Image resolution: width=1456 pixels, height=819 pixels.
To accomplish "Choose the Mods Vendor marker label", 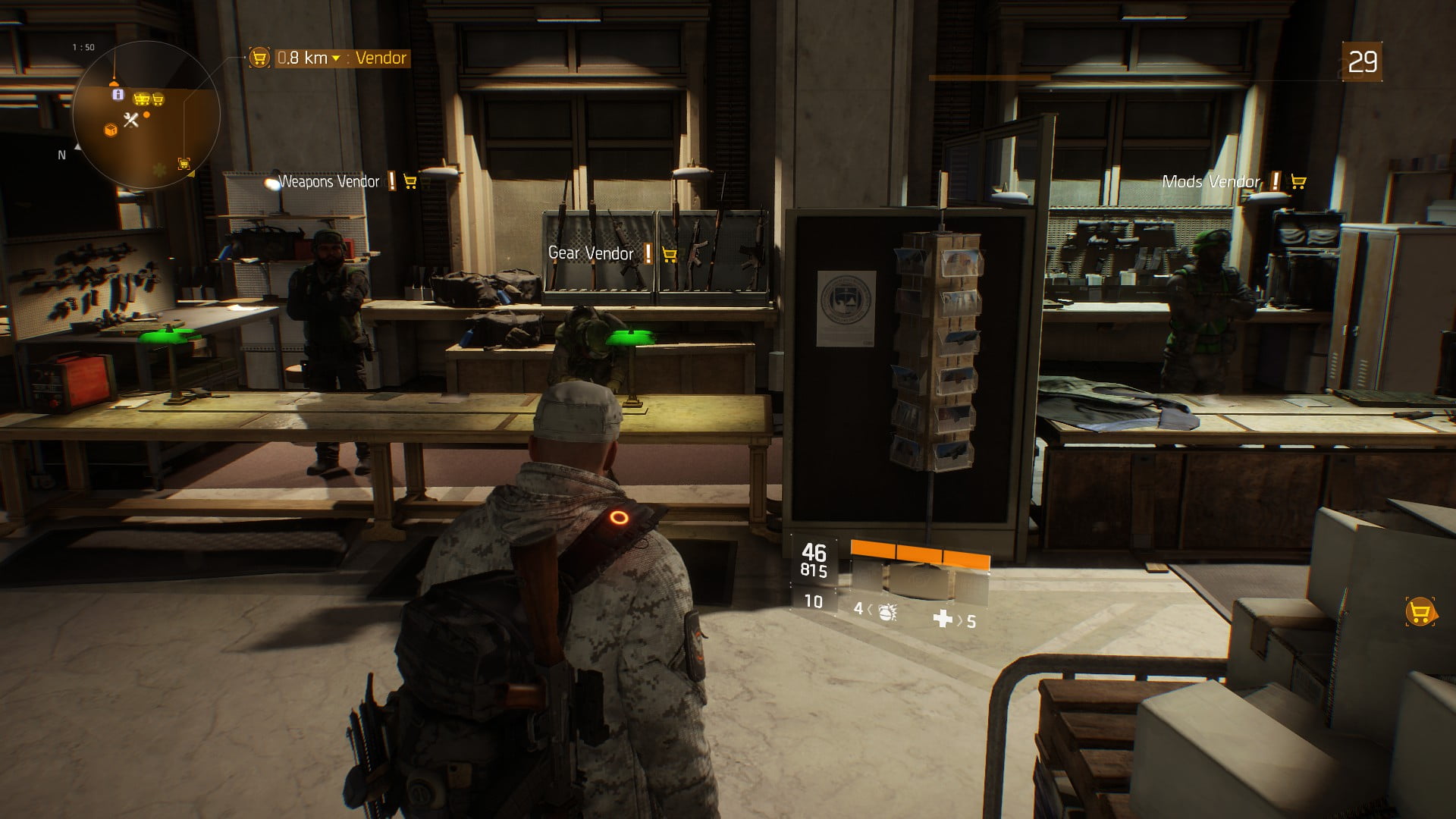I will [x=1211, y=182].
